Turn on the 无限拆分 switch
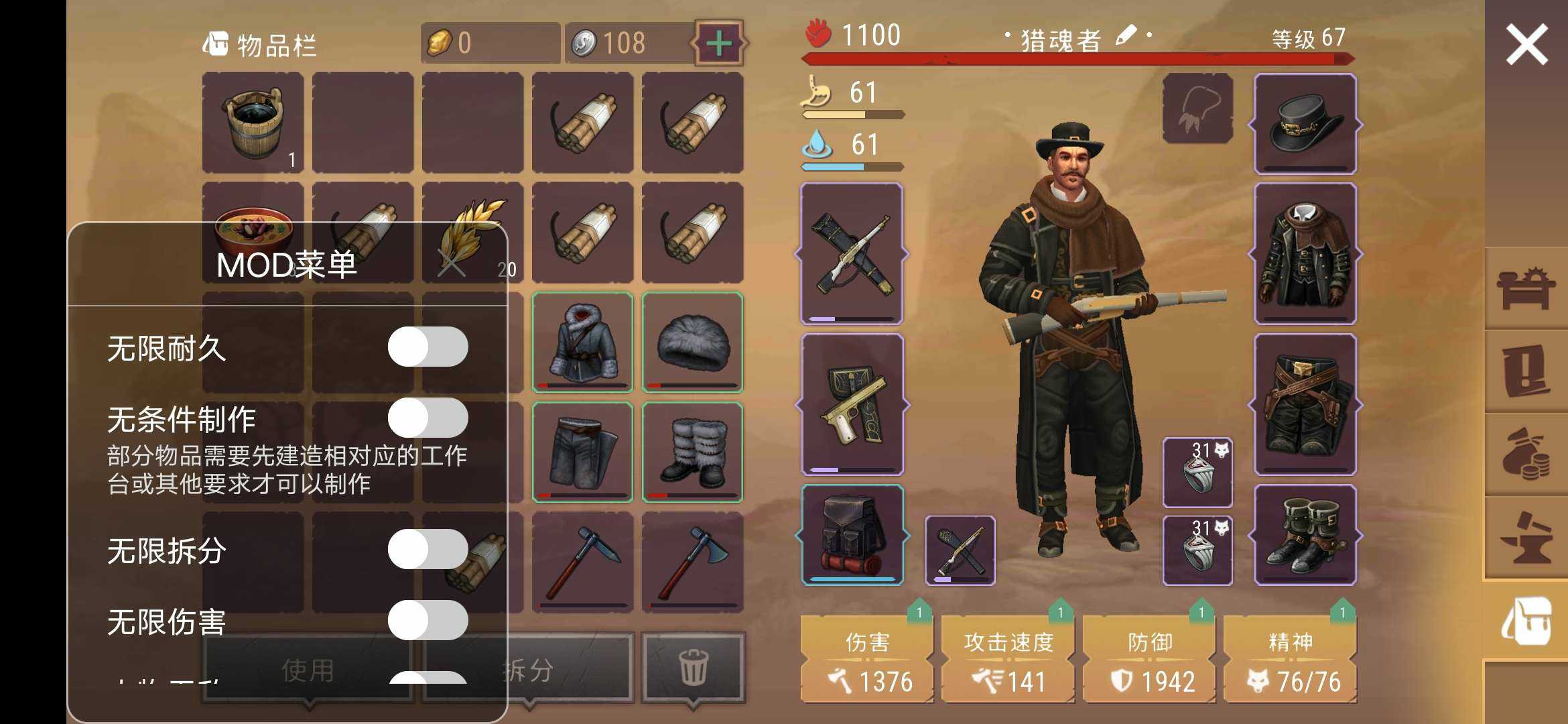The image size is (1568, 724). click(428, 549)
